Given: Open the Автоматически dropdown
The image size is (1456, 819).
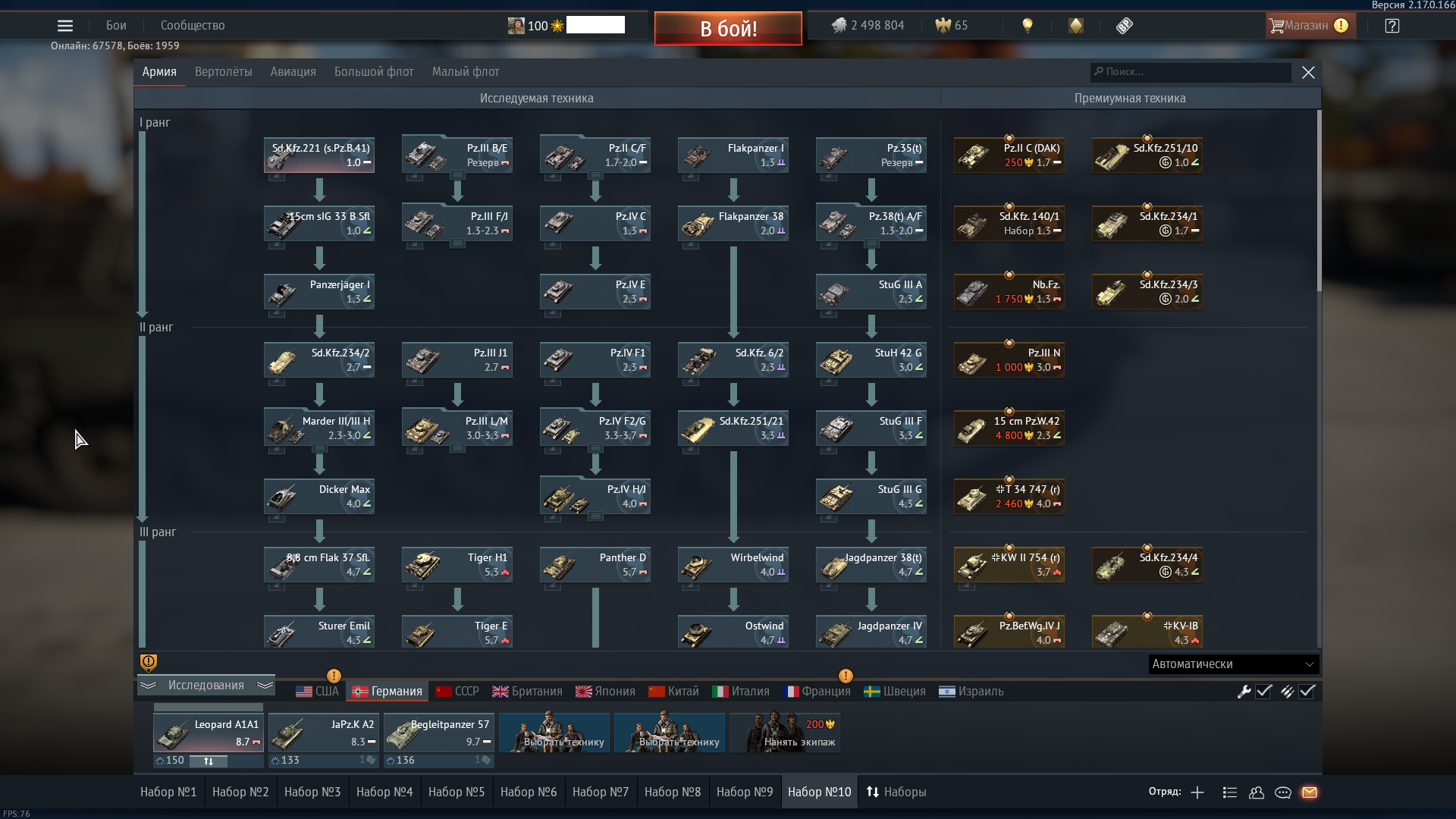Looking at the screenshot, I should coord(1233,664).
